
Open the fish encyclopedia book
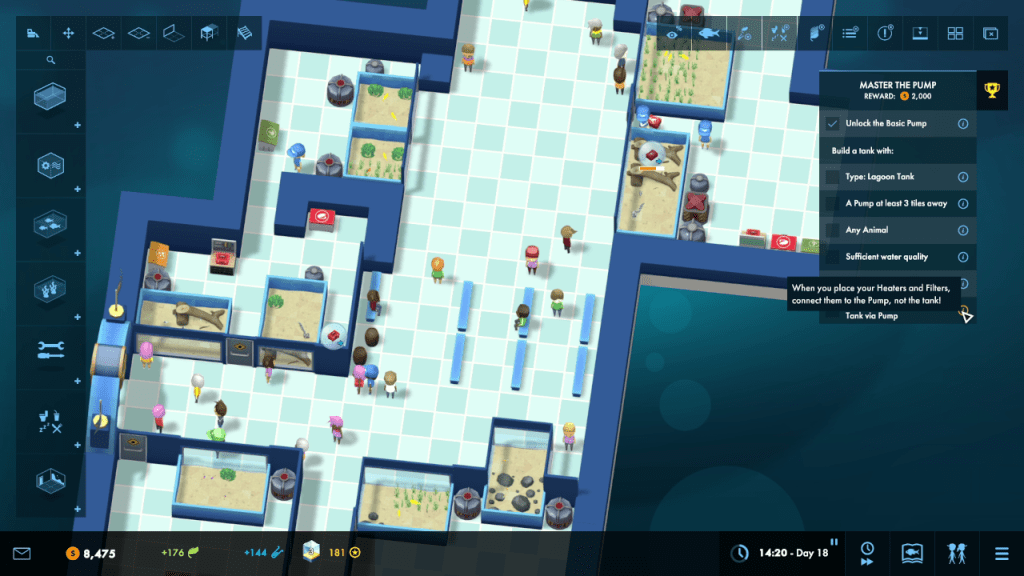(911, 552)
